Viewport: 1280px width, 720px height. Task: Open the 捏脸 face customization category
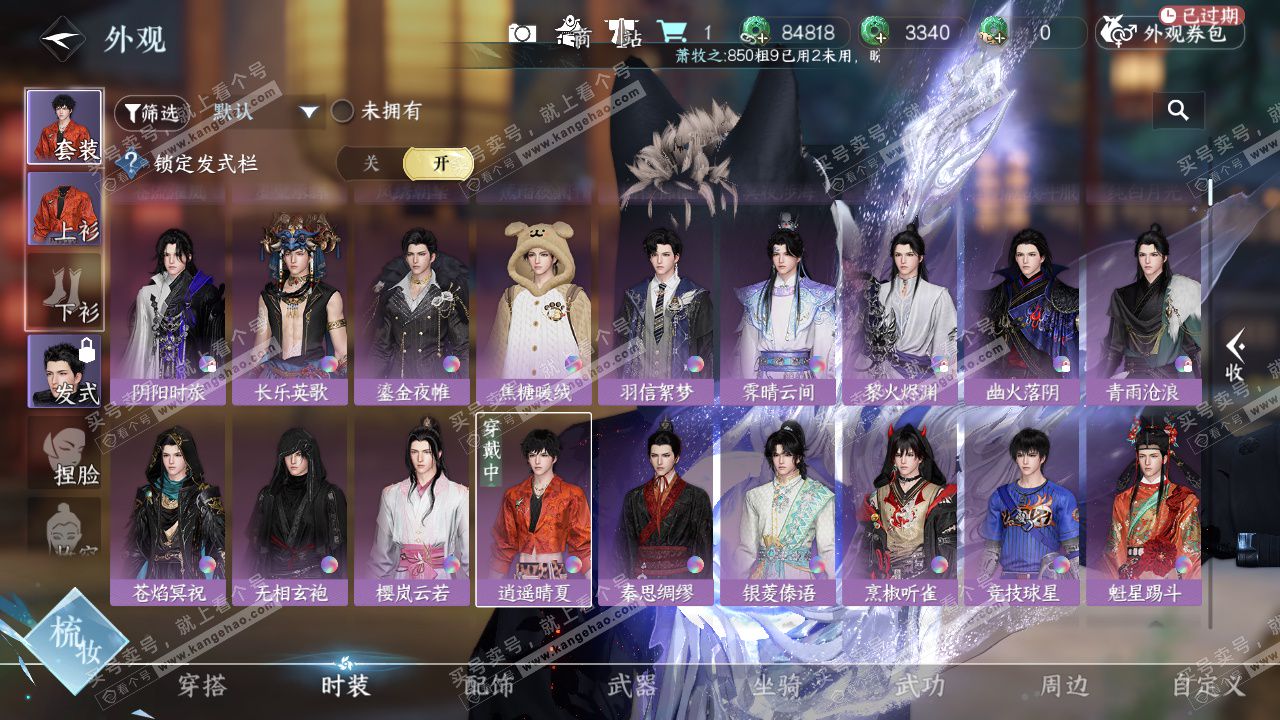[x=64, y=452]
